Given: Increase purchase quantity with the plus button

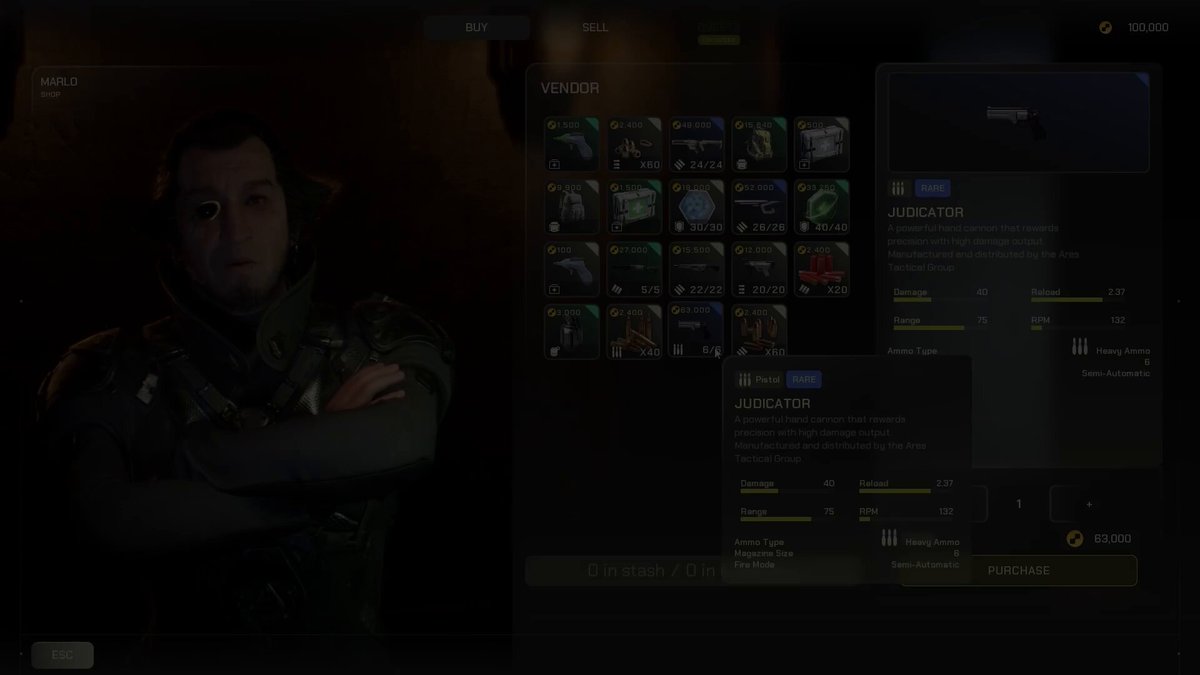Looking at the screenshot, I should tap(1089, 504).
